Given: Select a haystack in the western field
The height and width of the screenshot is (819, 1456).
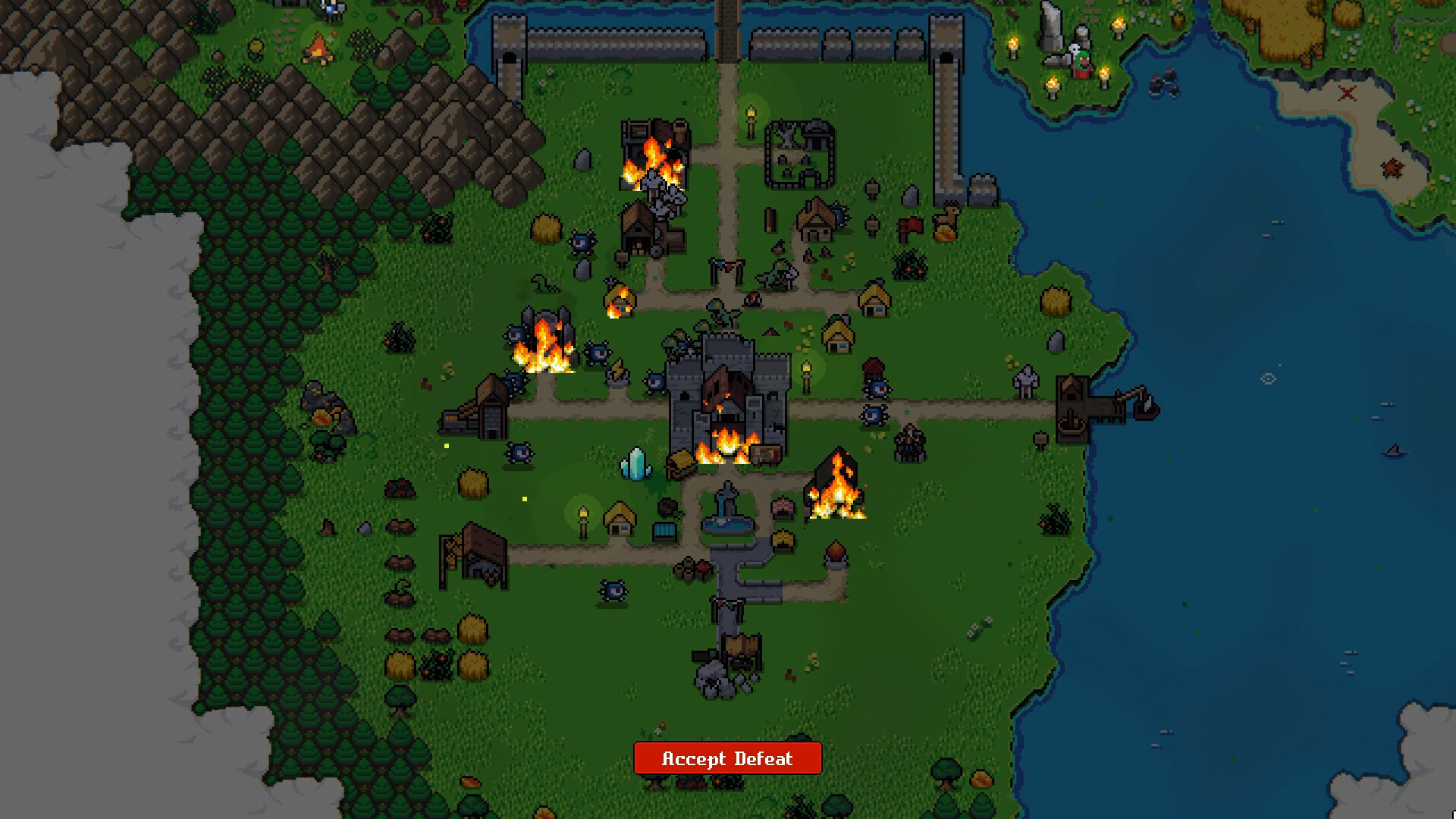Looking at the screenshot, I should click(x=472, y=483).
